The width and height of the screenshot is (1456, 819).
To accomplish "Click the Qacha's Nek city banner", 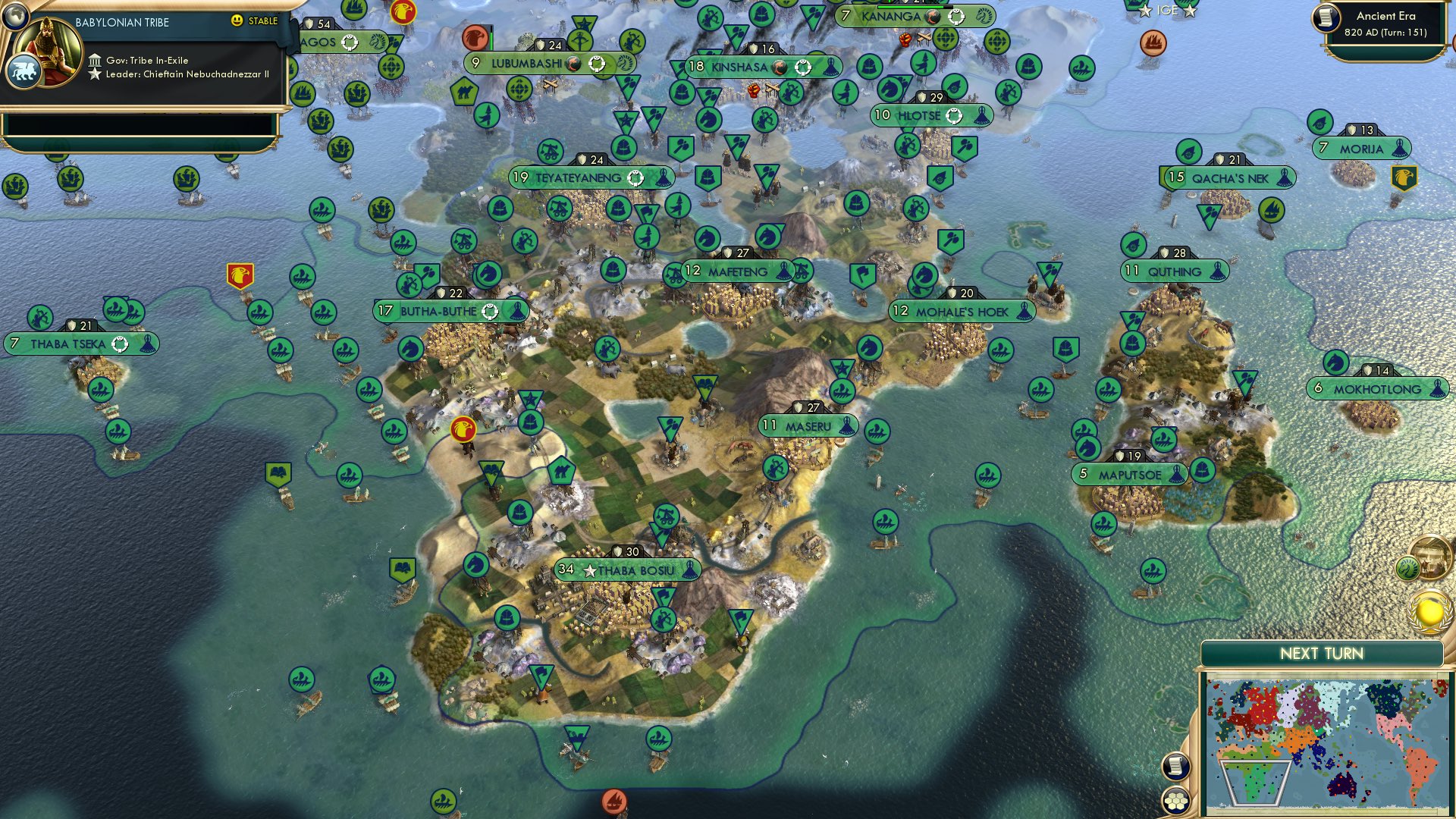I will 1228,177.
